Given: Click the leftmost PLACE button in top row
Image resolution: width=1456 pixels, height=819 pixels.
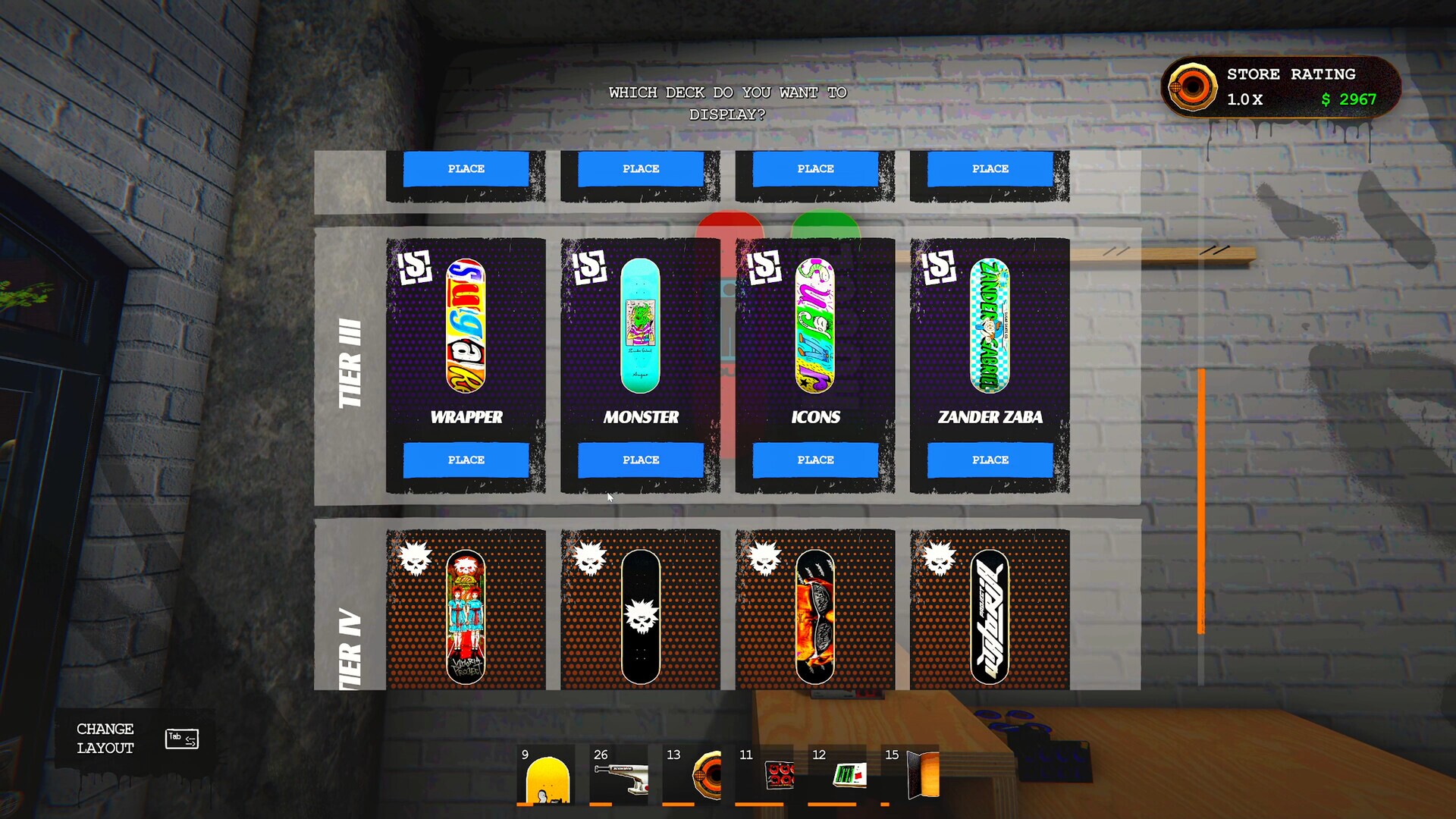Looking at the screenshot, I should point(466,168).
